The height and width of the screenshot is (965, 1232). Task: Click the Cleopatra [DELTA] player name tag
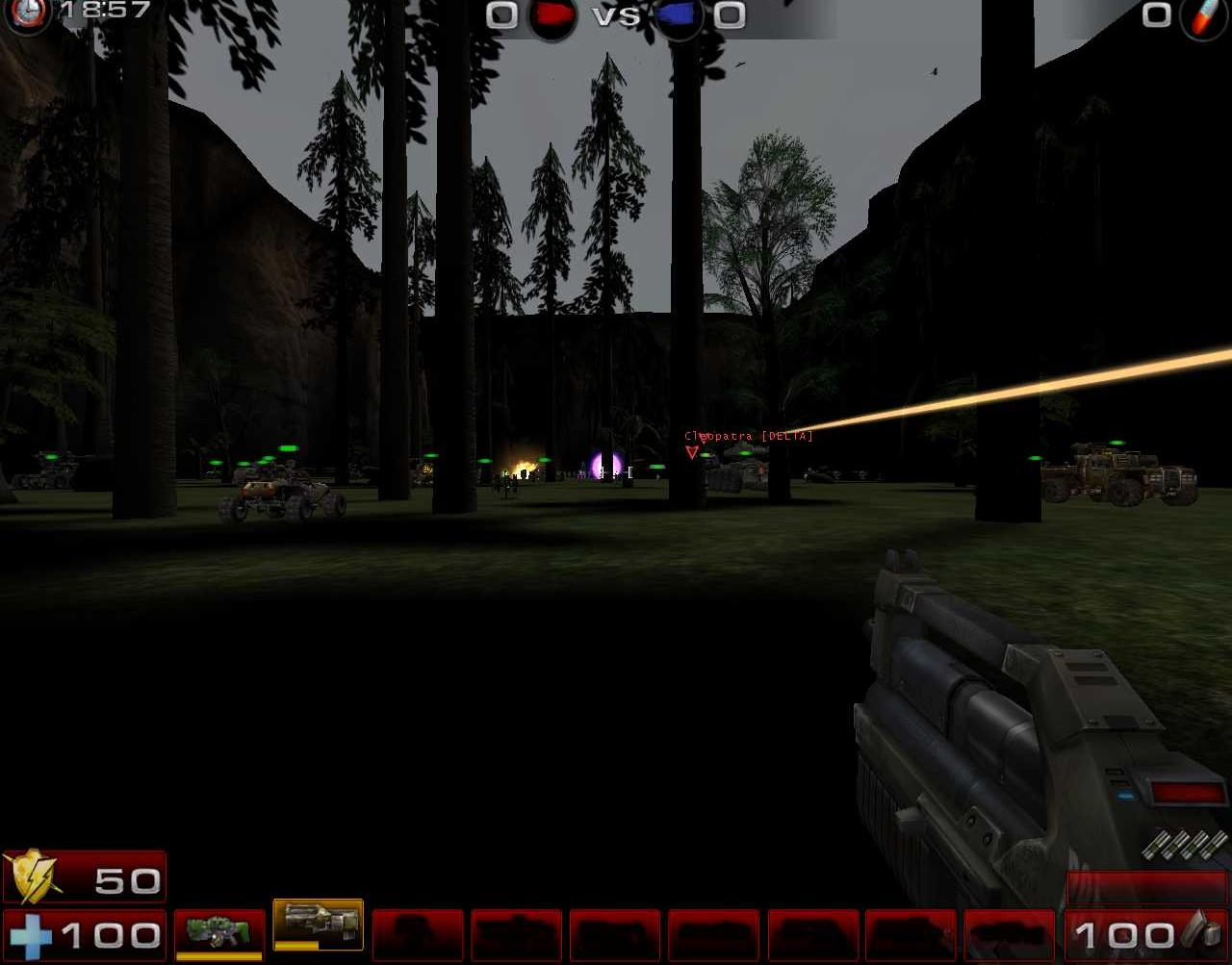(x=749, y=435)
